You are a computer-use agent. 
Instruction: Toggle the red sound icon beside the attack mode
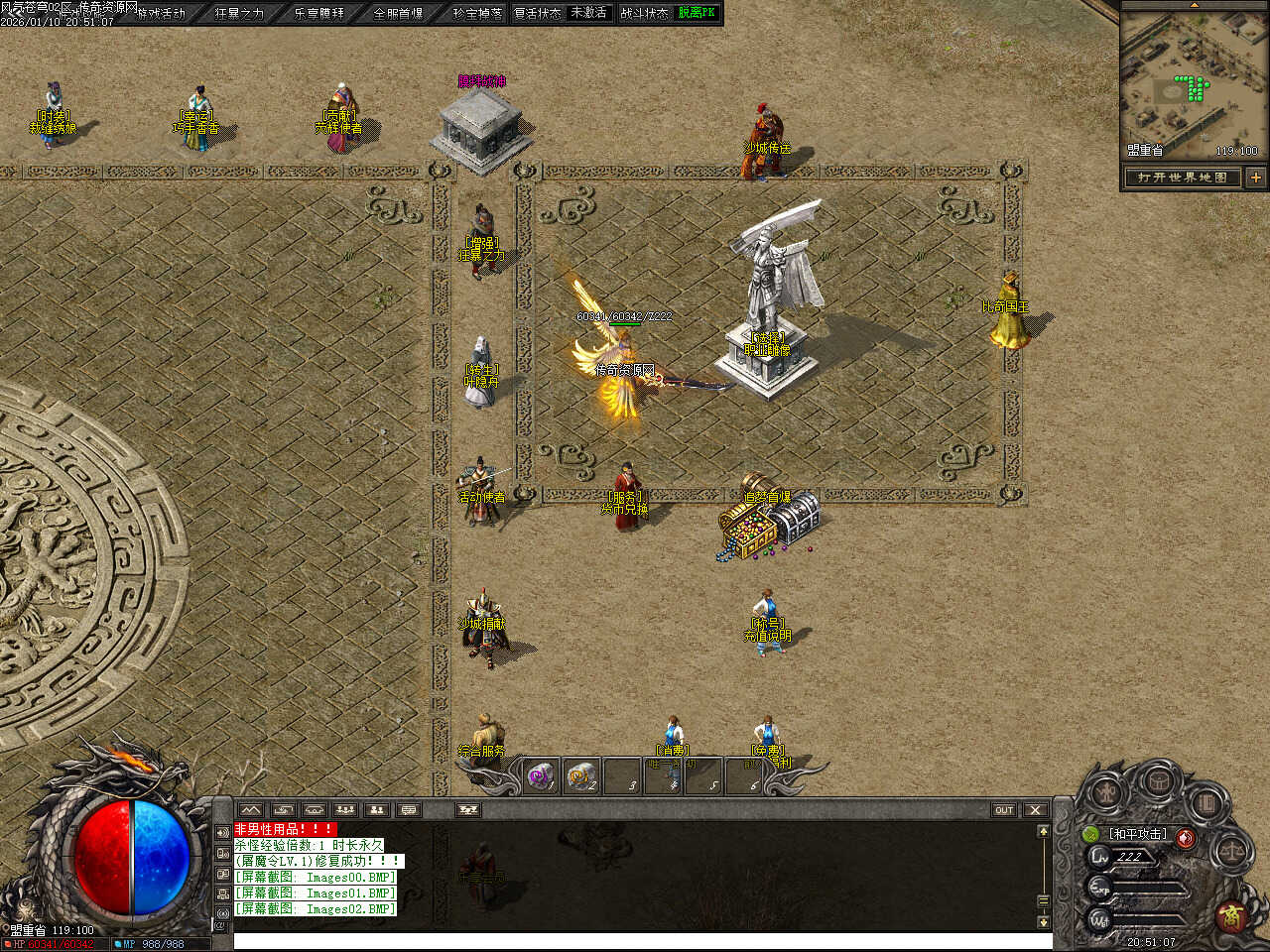(1185, 838)
